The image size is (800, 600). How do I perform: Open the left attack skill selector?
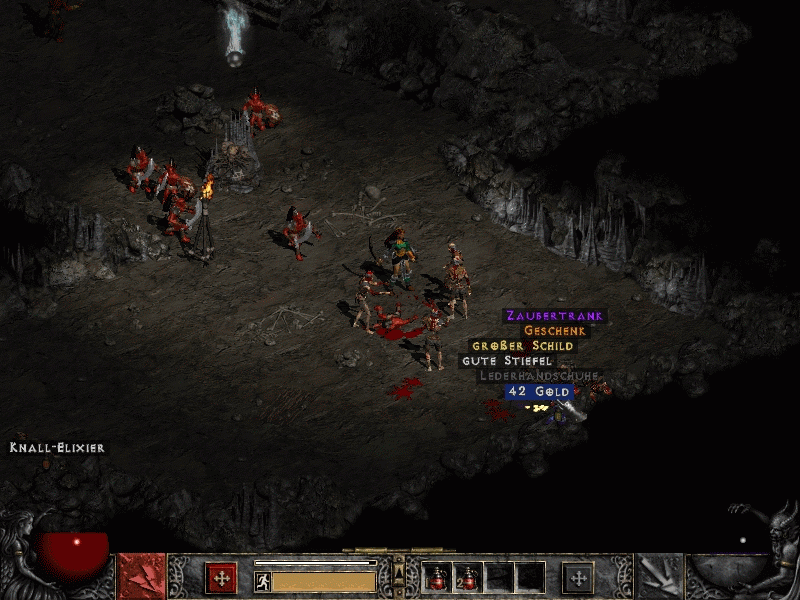[141, 577]
